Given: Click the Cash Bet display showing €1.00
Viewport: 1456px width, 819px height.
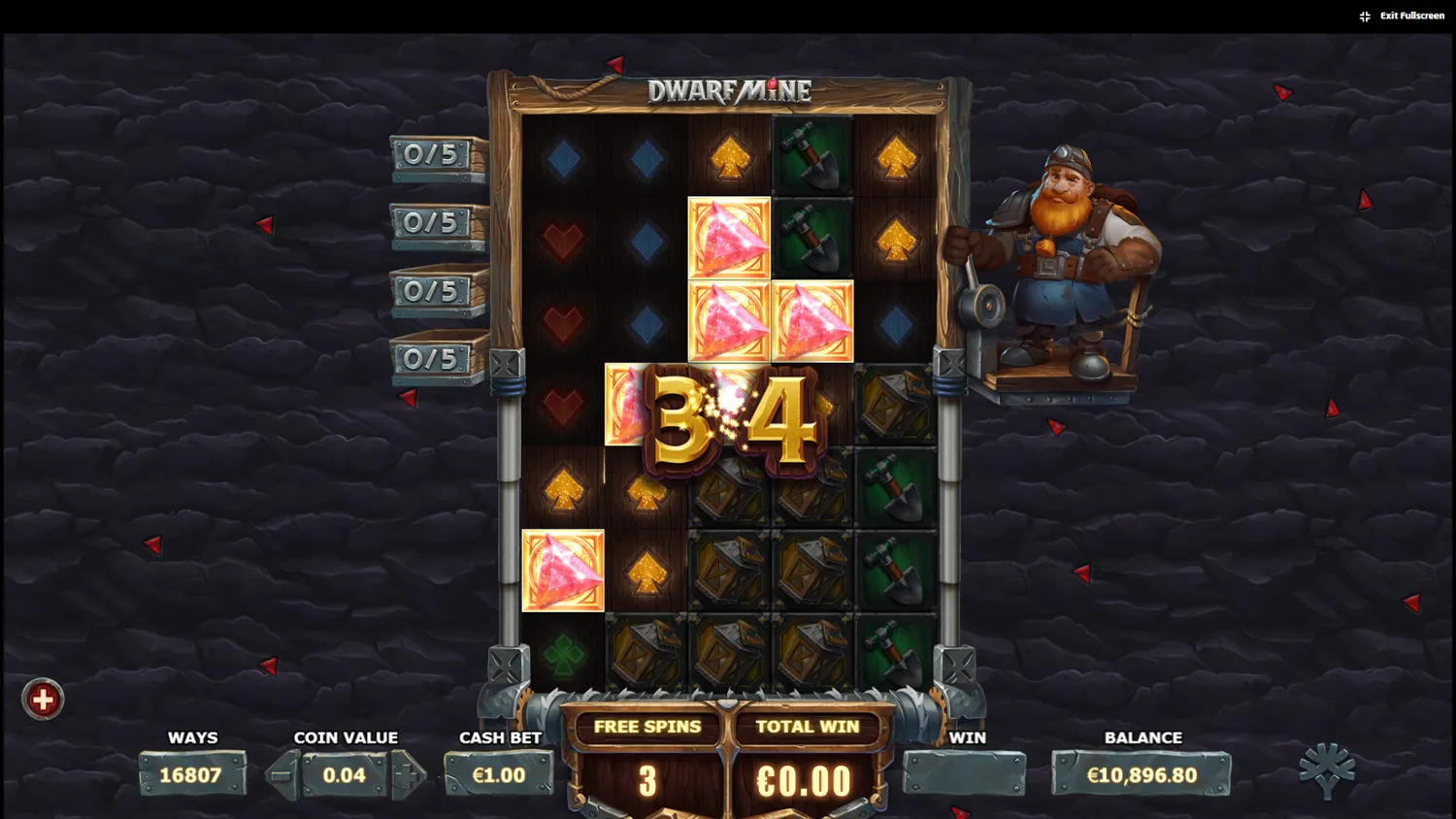Looking at the screenshot, I should pyautogui.click(x=499, y=774).
